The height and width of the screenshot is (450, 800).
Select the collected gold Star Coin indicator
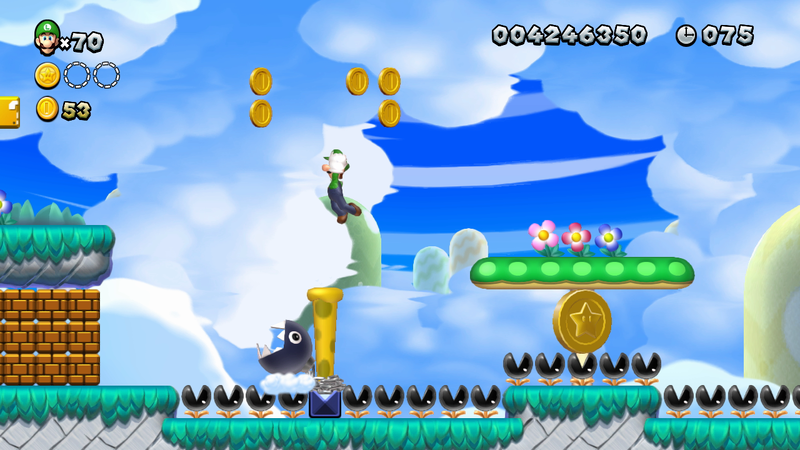click(47, 75)
